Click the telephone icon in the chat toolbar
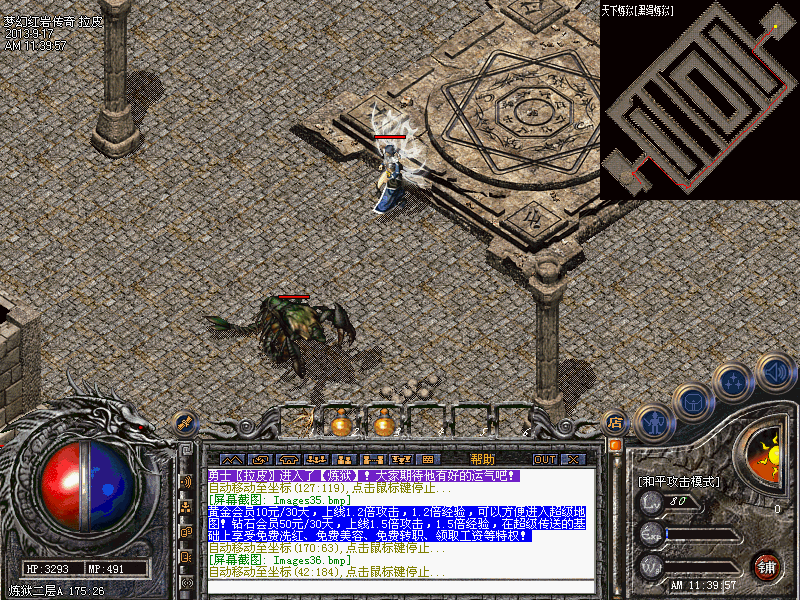The image size is (800, 600). click(x=288, y=459)
